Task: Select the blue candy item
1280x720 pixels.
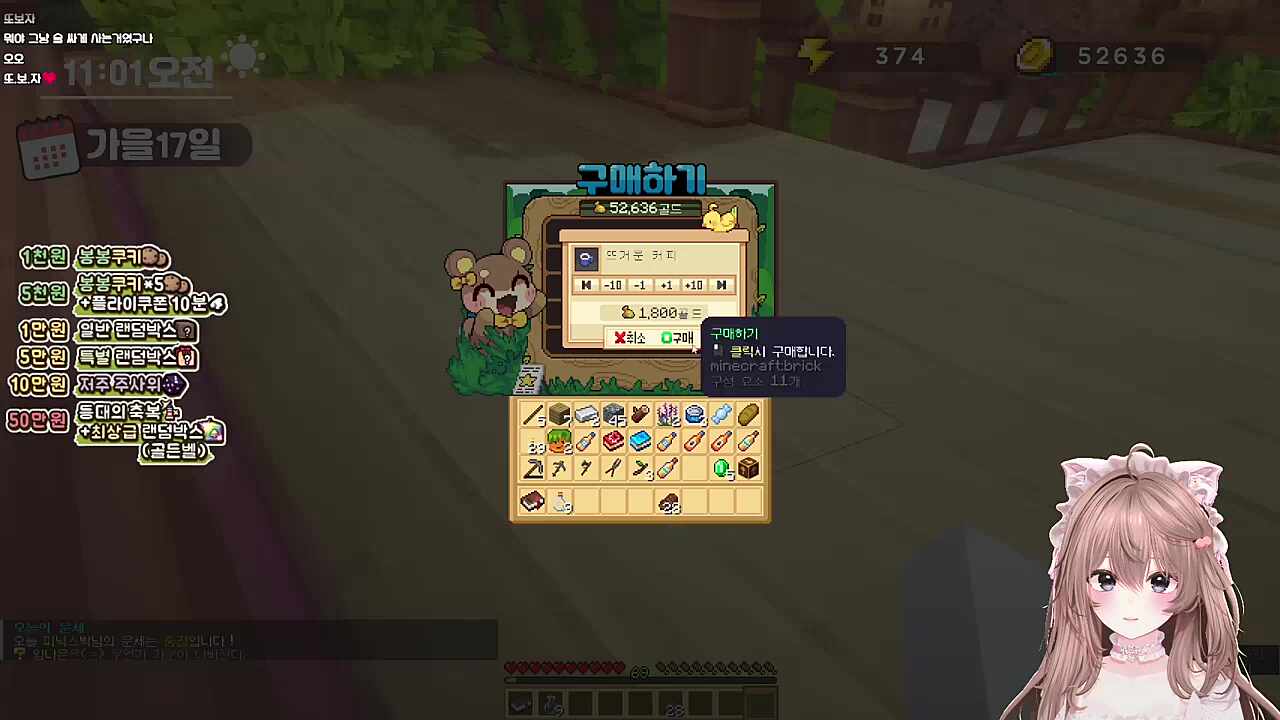Action: click(x=722, y=413)
